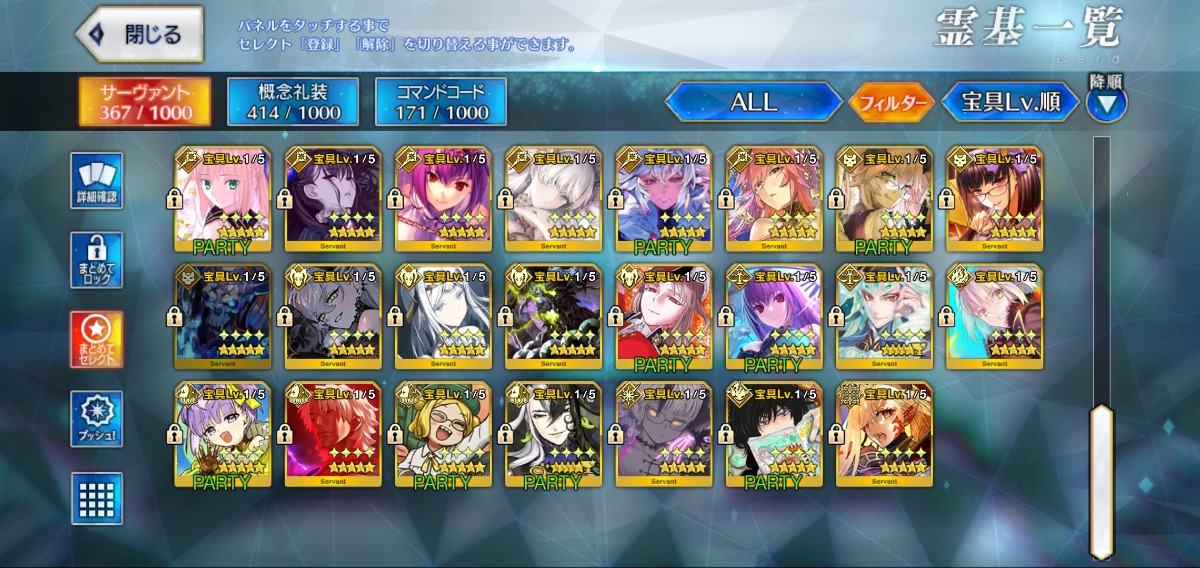Switch to the サーヴァント tab
This screenshot has height=568, width=1200.
(x=145, y=102)
